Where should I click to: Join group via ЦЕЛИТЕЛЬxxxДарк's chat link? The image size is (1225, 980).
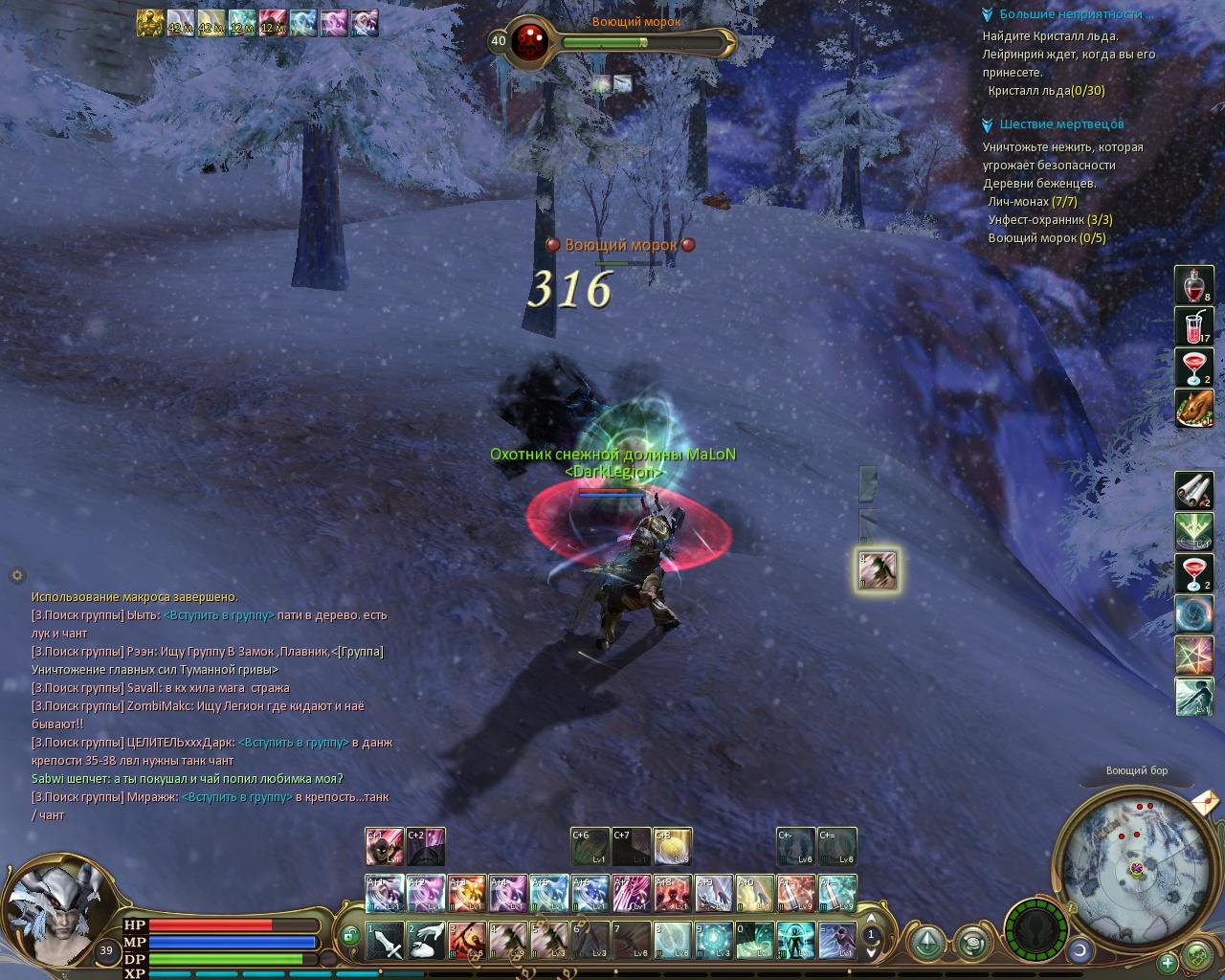293,743
